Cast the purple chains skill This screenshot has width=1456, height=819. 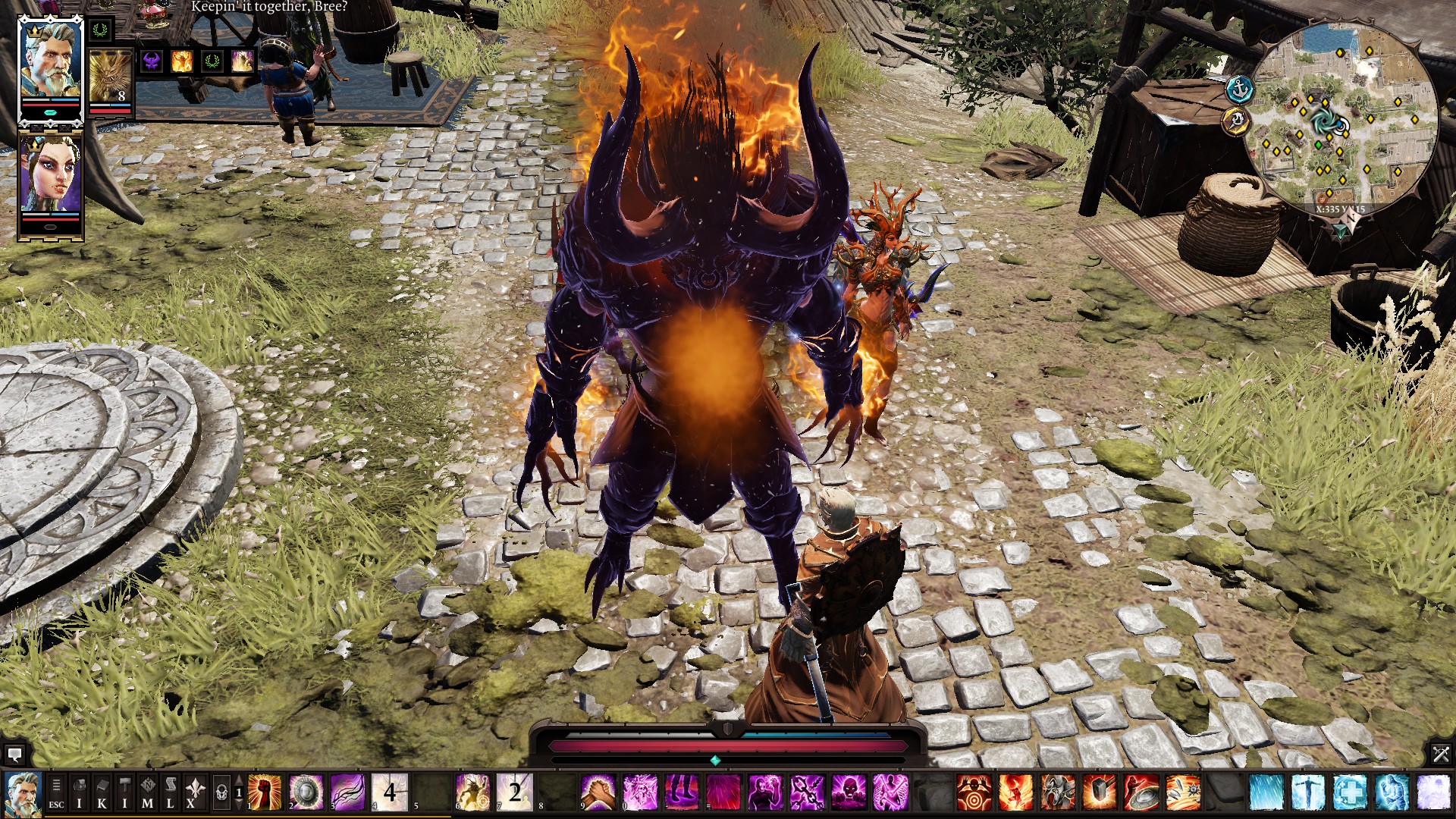(x=807, y=792)
